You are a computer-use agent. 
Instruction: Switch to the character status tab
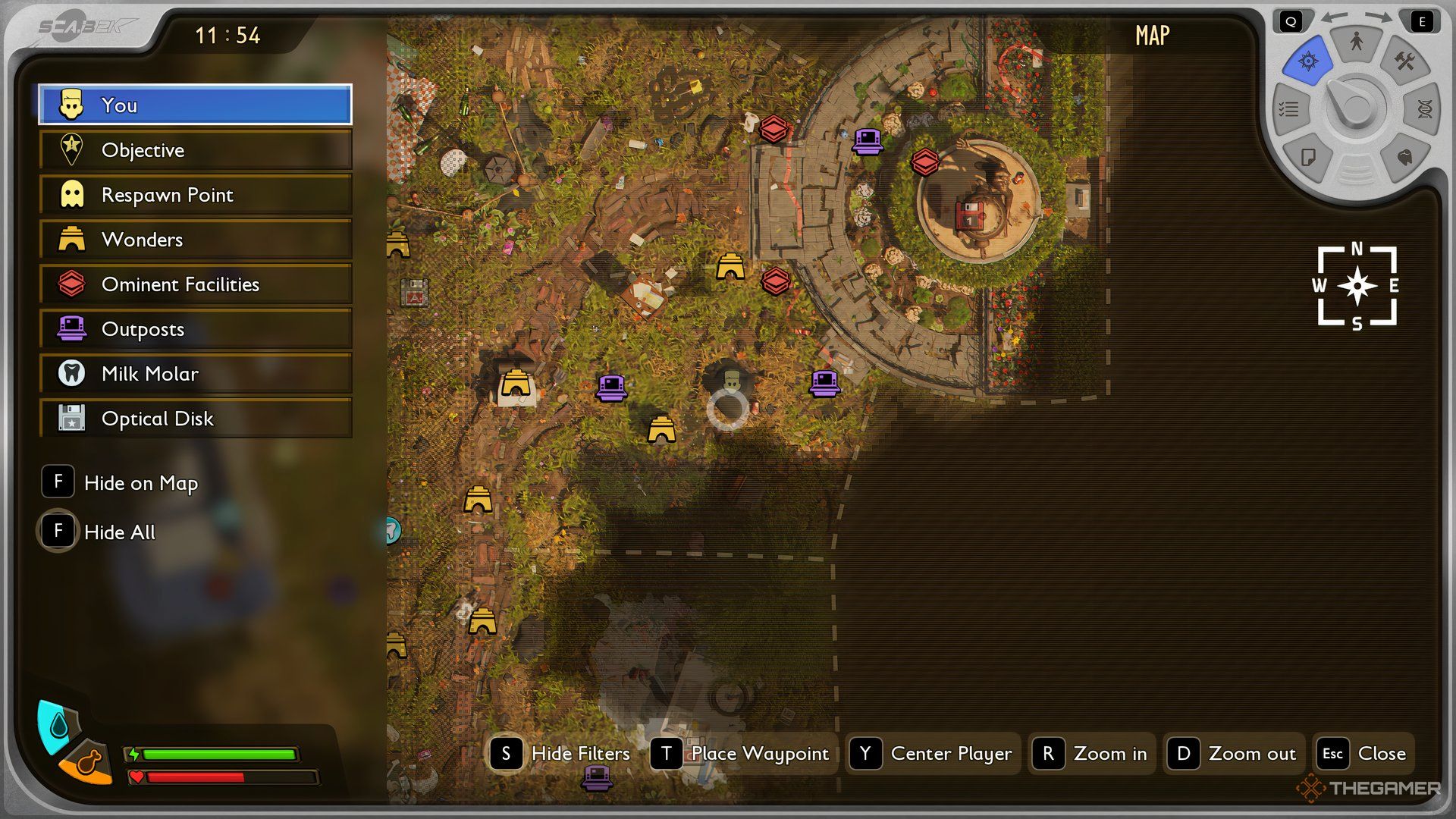(x=1357, y=42)
